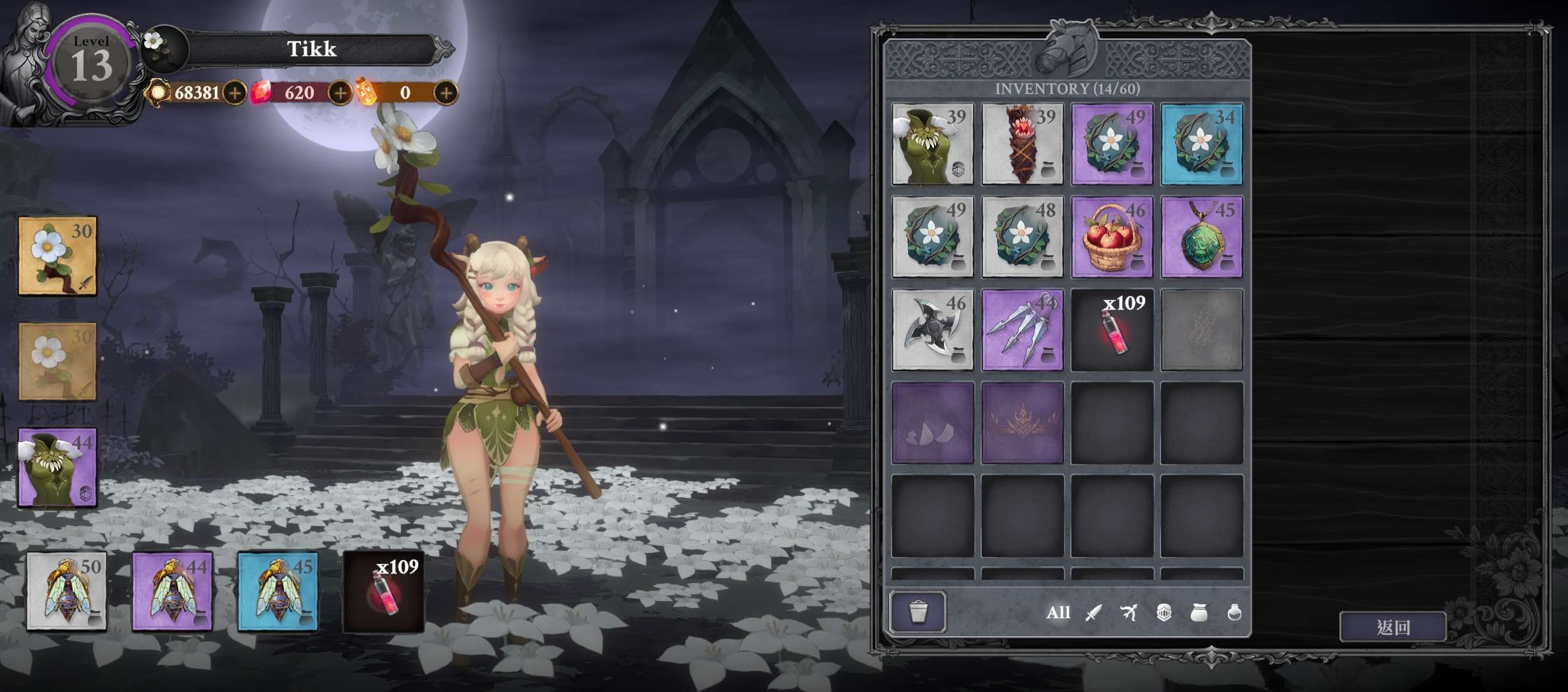Choose the shuriken item level 46

[933, 330]
